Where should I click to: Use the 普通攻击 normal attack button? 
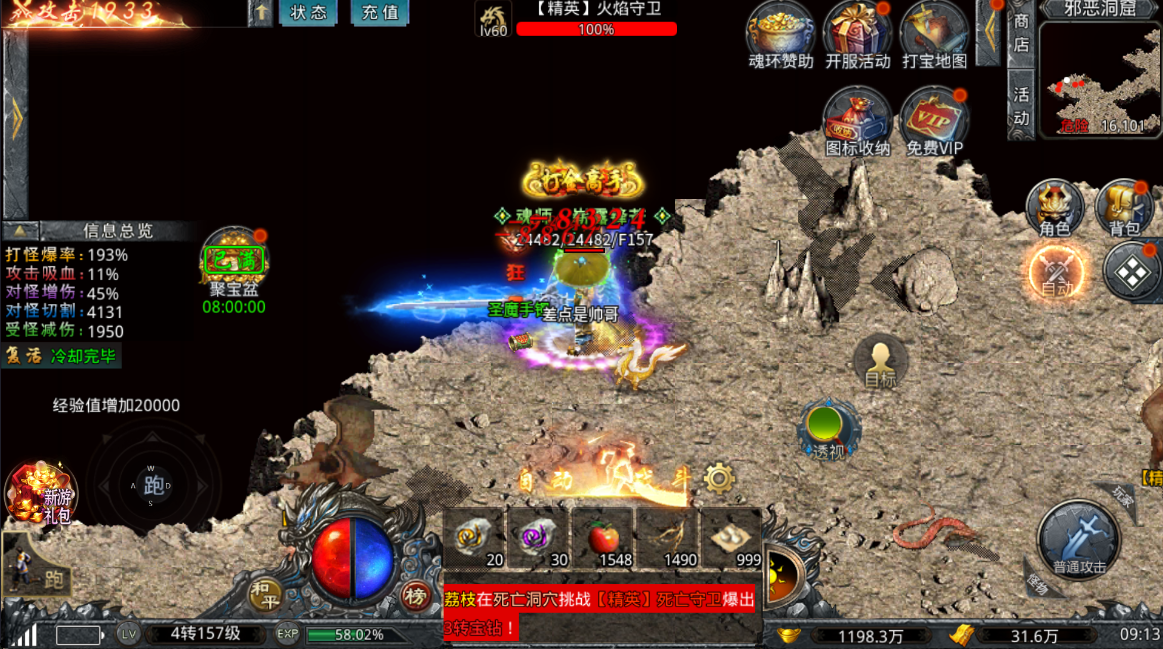tap(1080, 540)
